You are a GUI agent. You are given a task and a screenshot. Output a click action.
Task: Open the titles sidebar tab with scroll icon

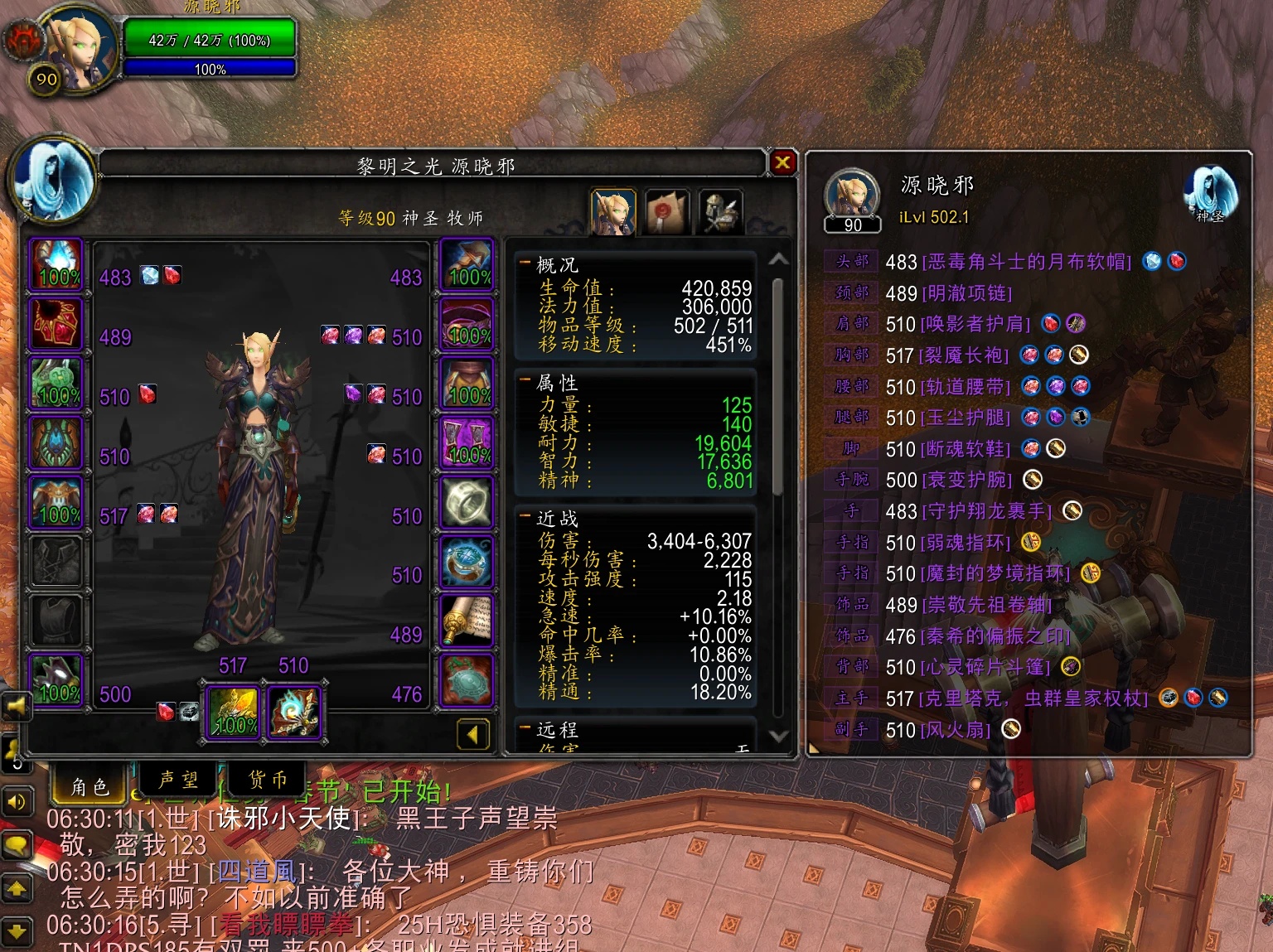click(x=666, y=213)
